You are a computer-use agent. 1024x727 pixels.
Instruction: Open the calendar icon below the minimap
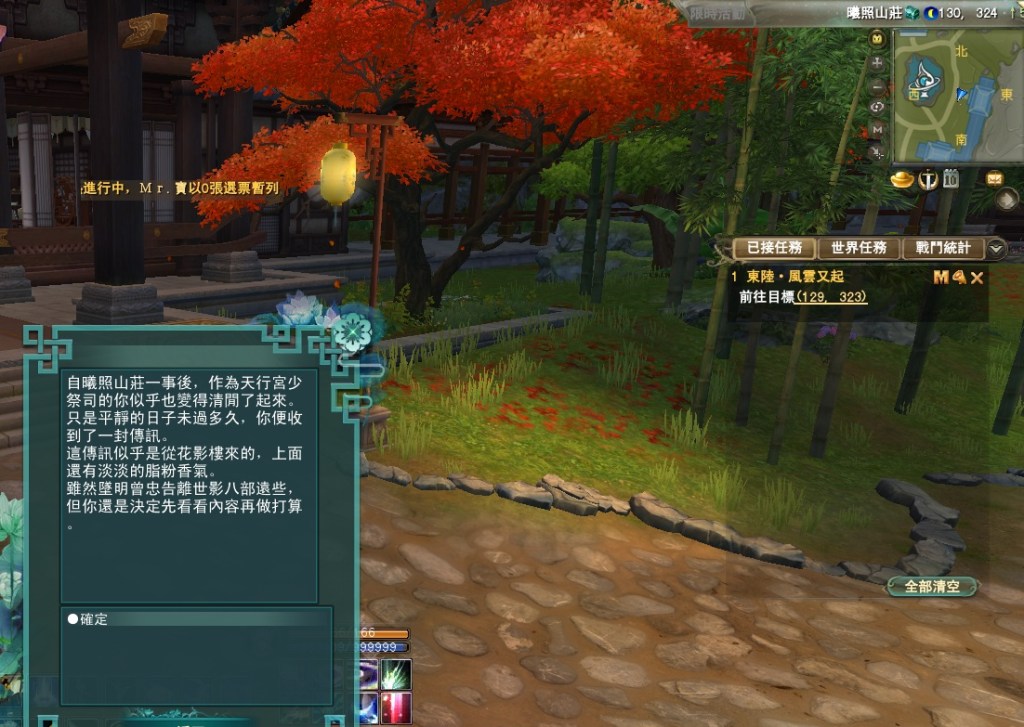950,180
